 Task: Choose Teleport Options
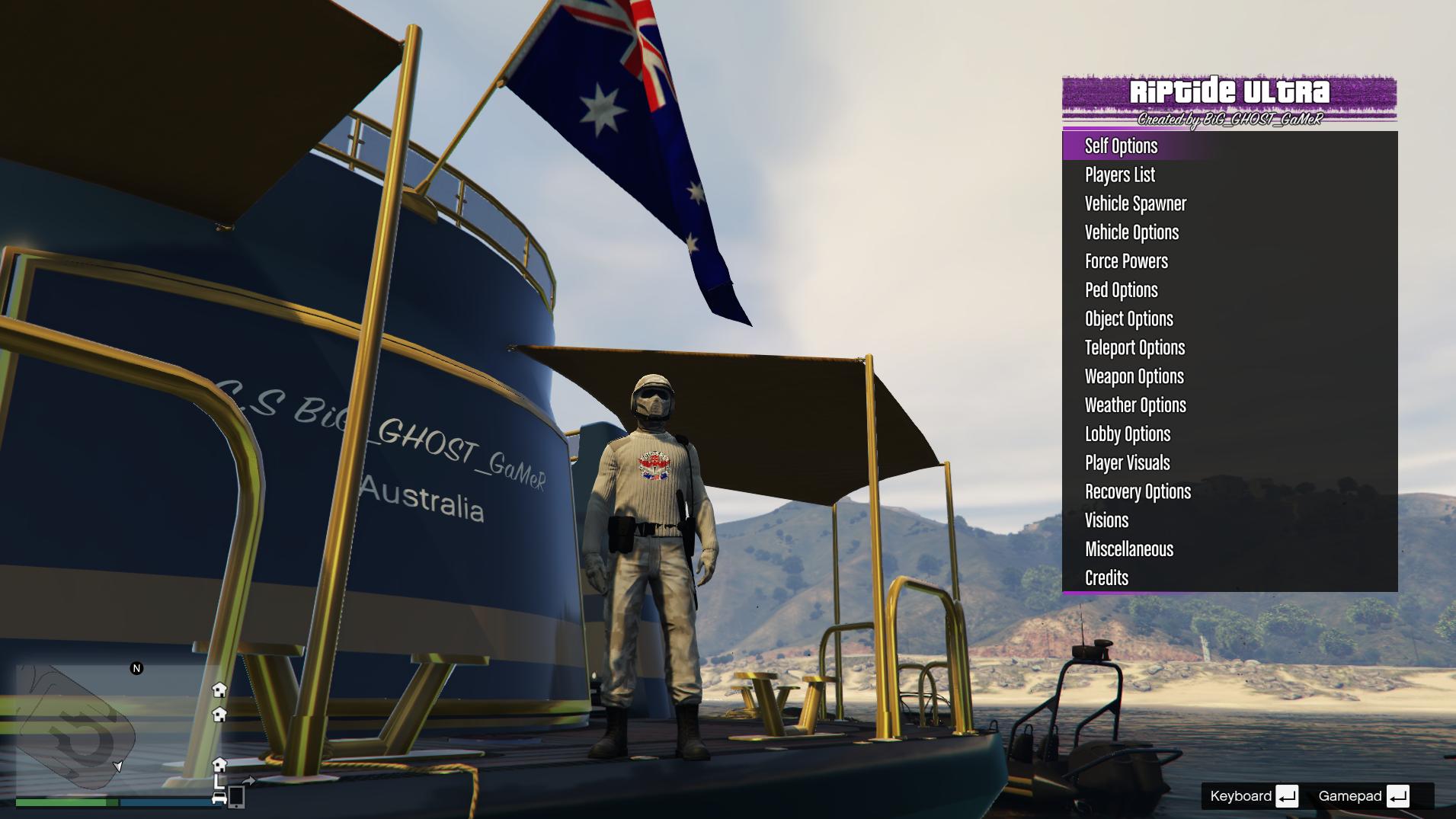1134,348
